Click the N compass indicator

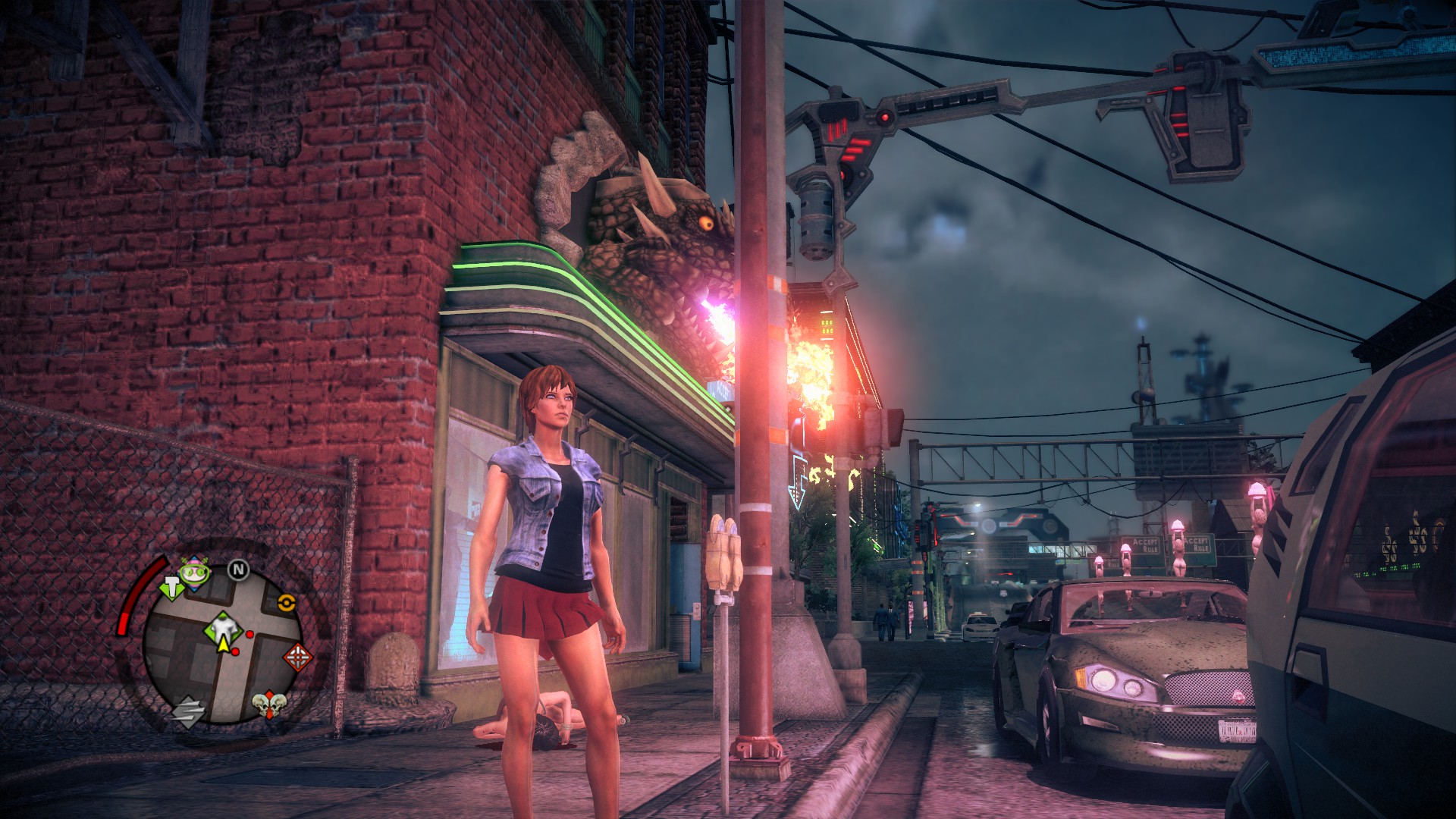click(x=239, y=570)
